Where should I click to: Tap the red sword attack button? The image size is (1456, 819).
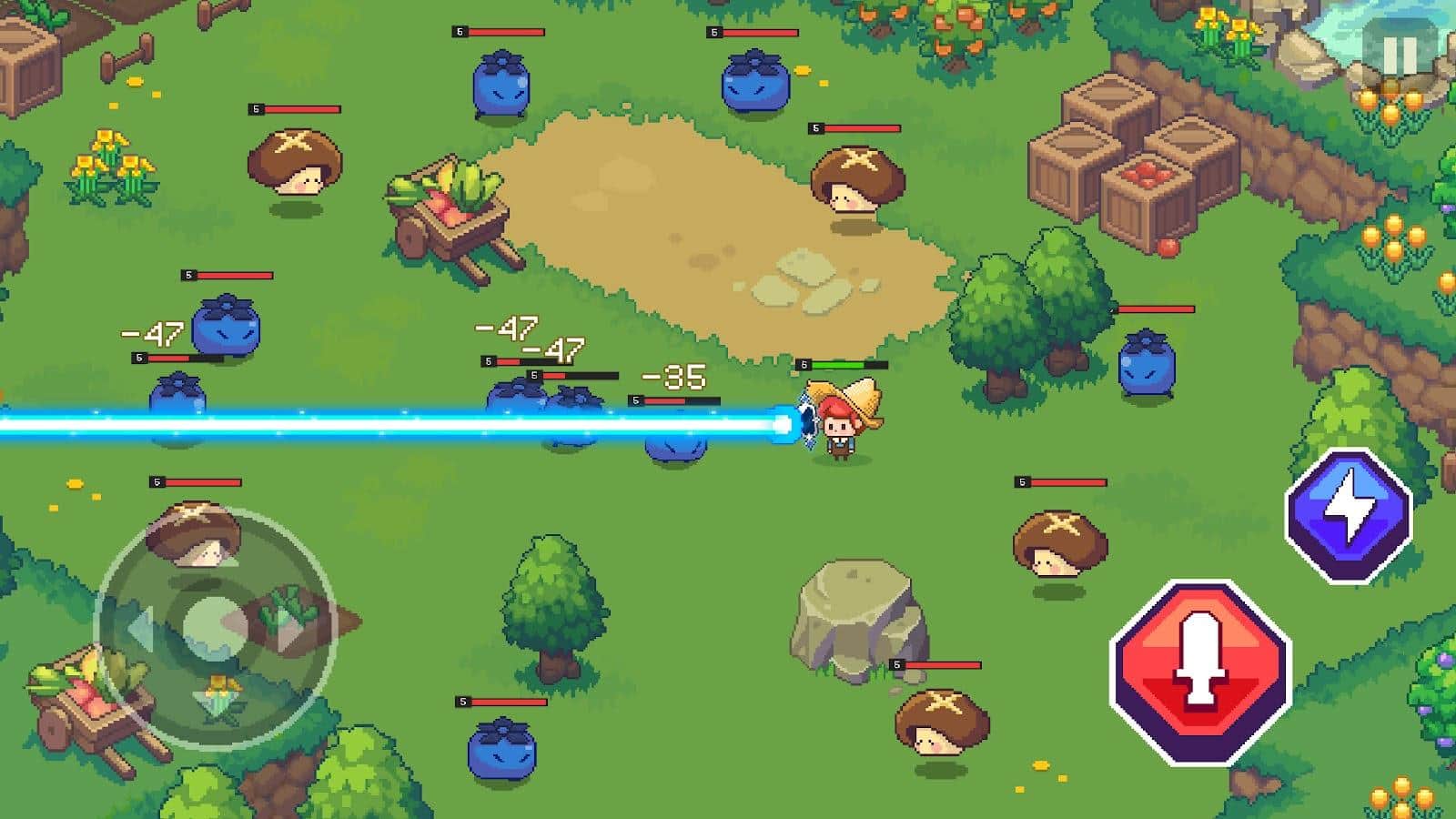coord(1200,672)
